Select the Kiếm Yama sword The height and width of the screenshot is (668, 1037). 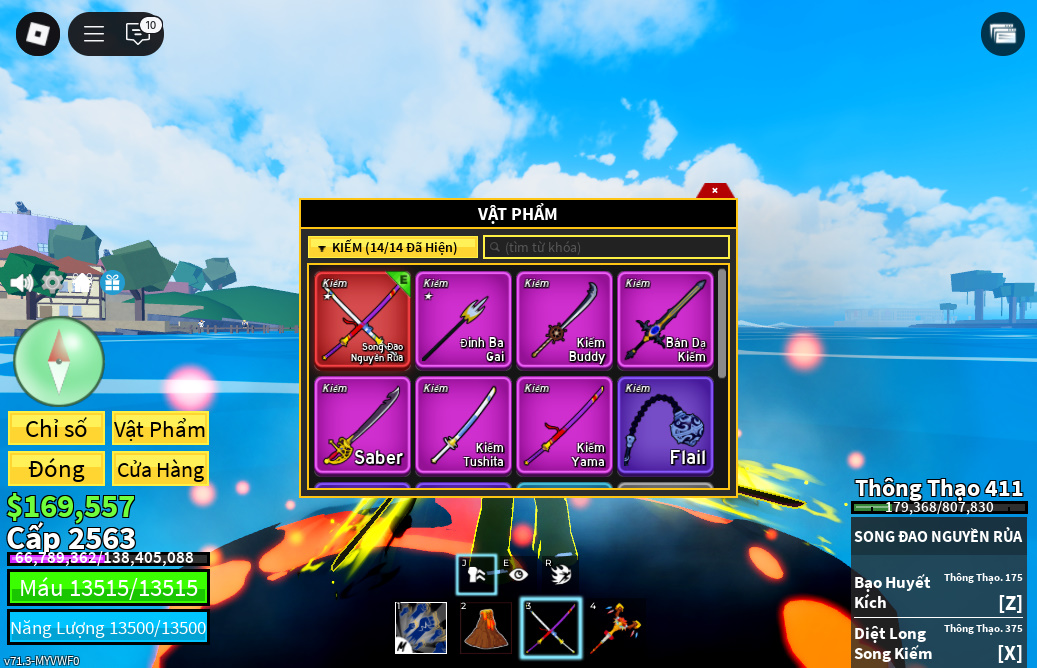tap(565, 425)
